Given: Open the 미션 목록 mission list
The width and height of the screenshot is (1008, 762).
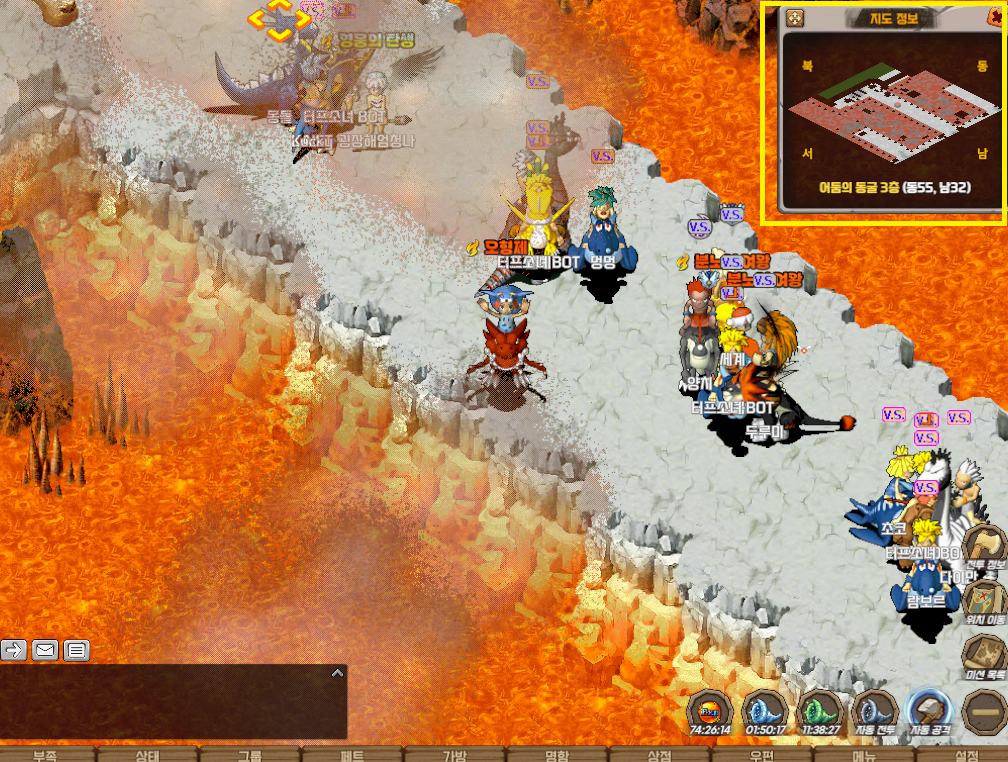Looking at the screenshot, I should coord(984,655).
